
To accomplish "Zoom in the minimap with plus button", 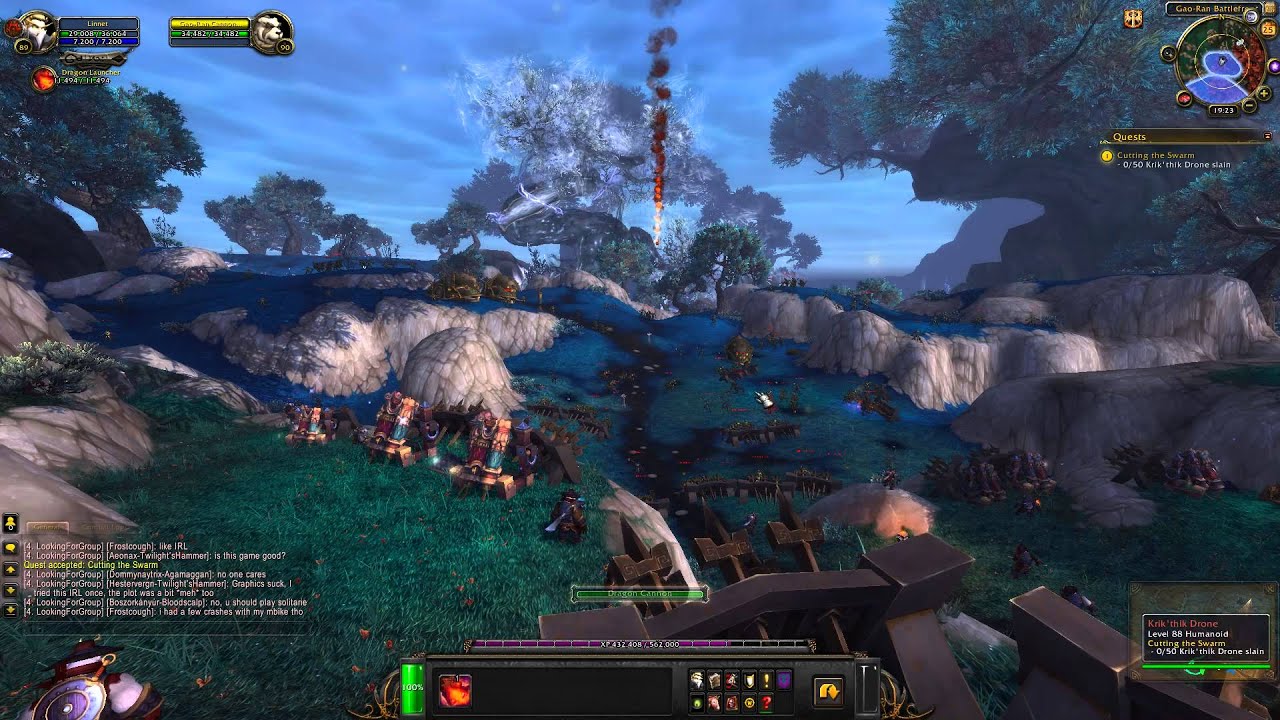I will [1264, 94].
